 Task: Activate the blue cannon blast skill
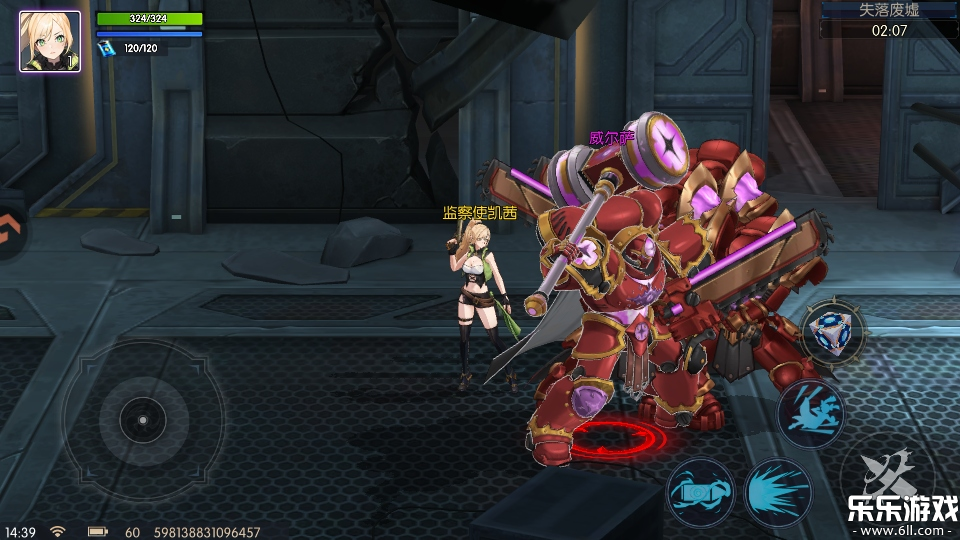[x=700, y=491]
